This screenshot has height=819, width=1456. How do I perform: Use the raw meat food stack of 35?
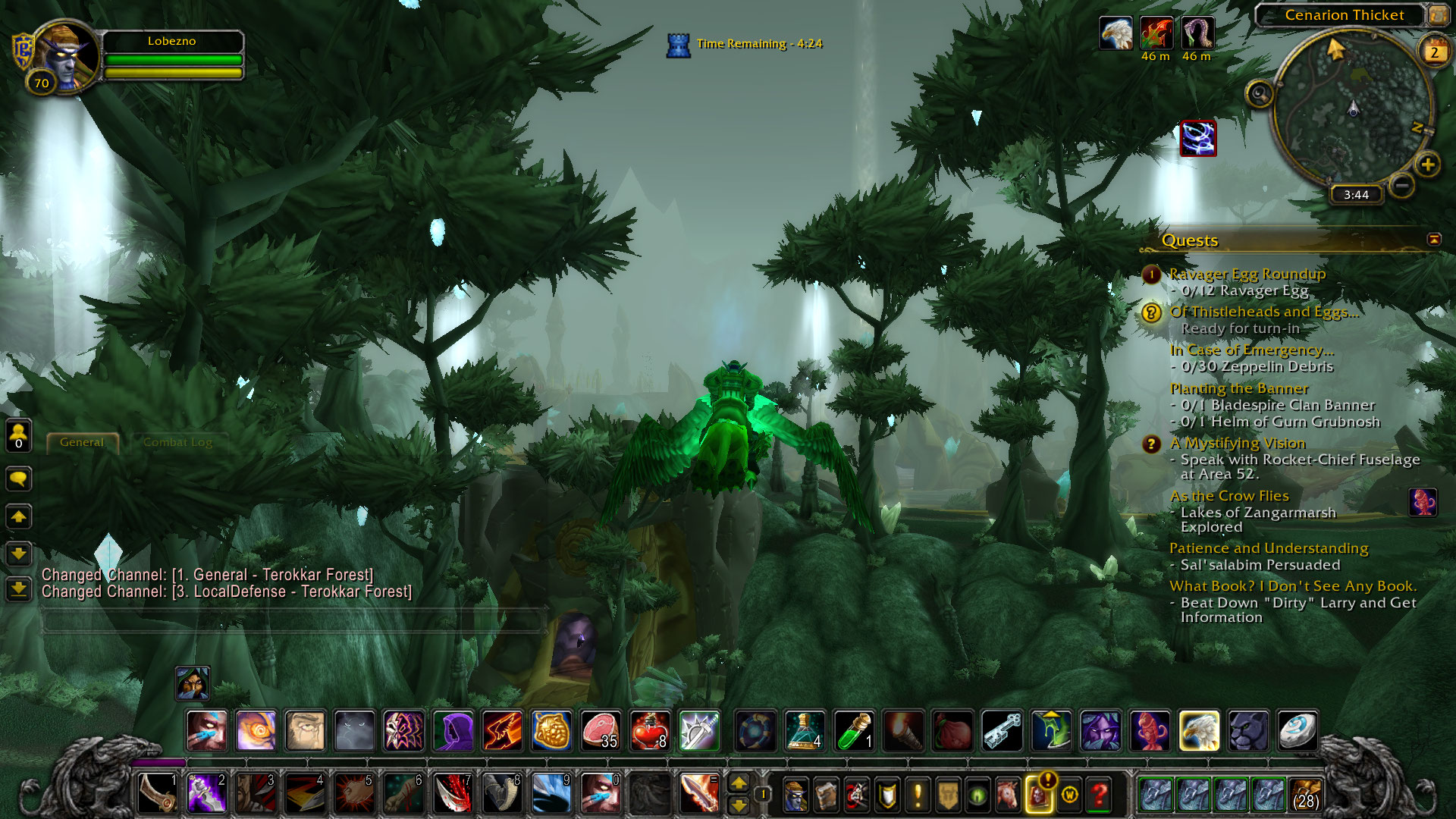click(x=600, y=730)
